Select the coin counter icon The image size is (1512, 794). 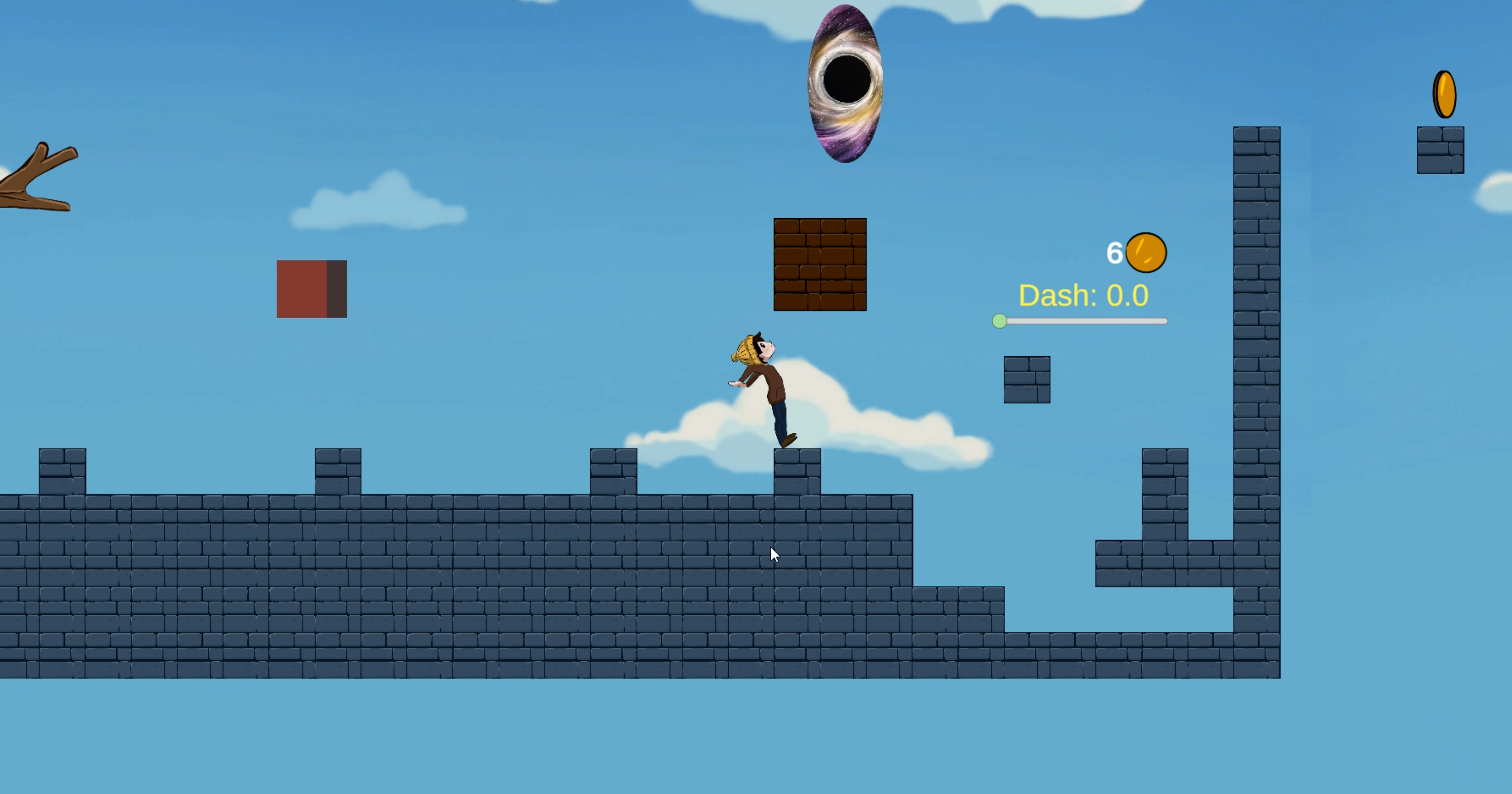[x=1146, y=253]
